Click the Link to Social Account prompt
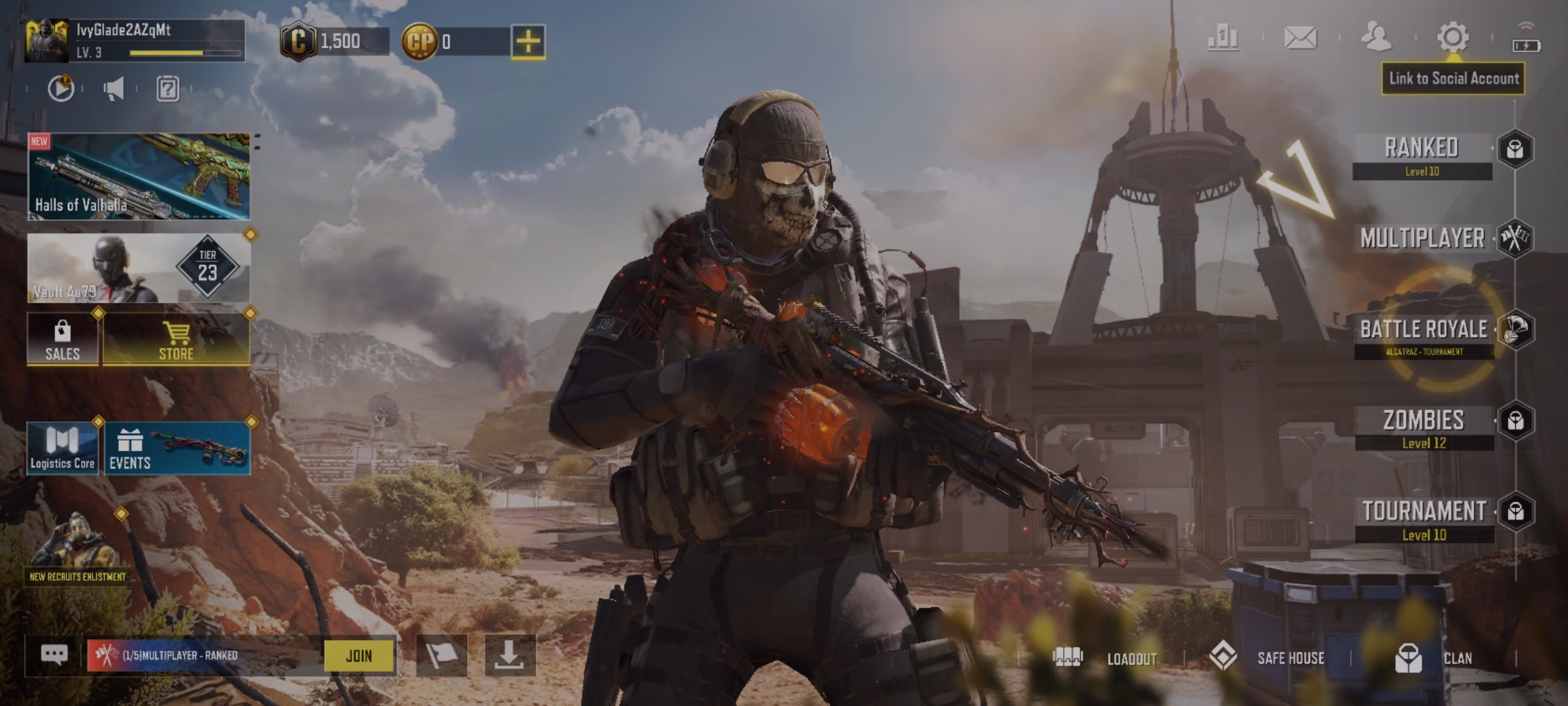1568x706 pixels. [x=1453, y=79]
